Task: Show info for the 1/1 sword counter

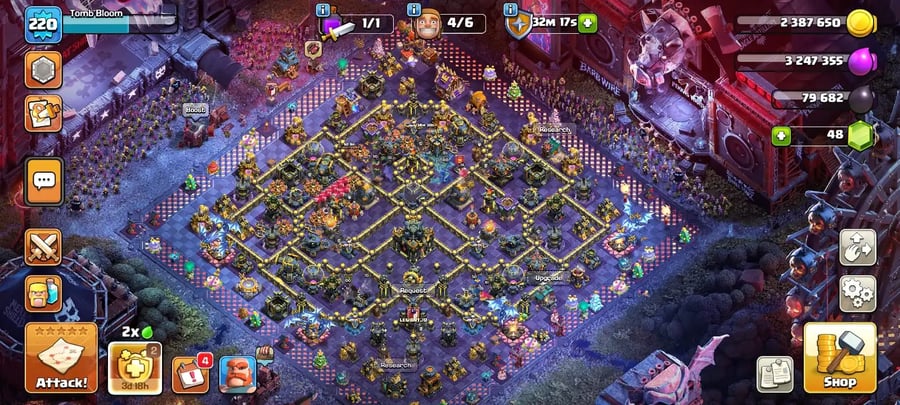Action: coord(322,9)
